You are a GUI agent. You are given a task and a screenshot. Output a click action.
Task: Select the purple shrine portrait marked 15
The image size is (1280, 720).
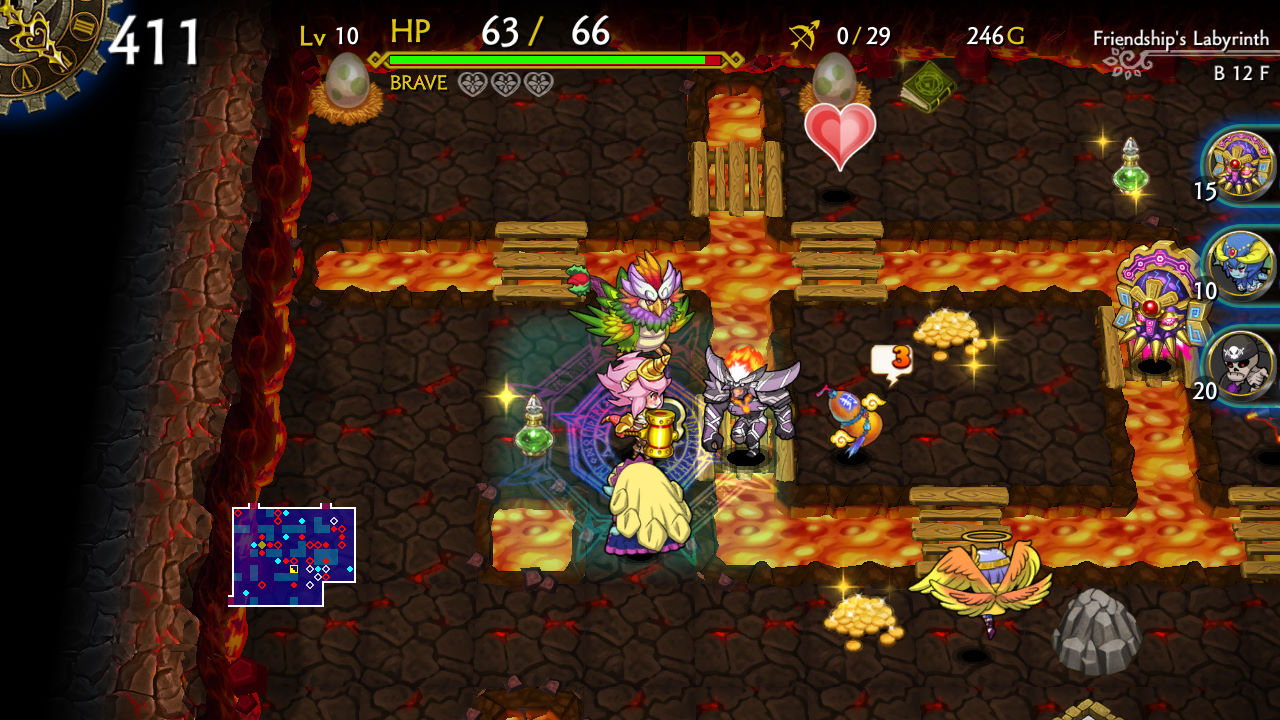point(1238,168)
